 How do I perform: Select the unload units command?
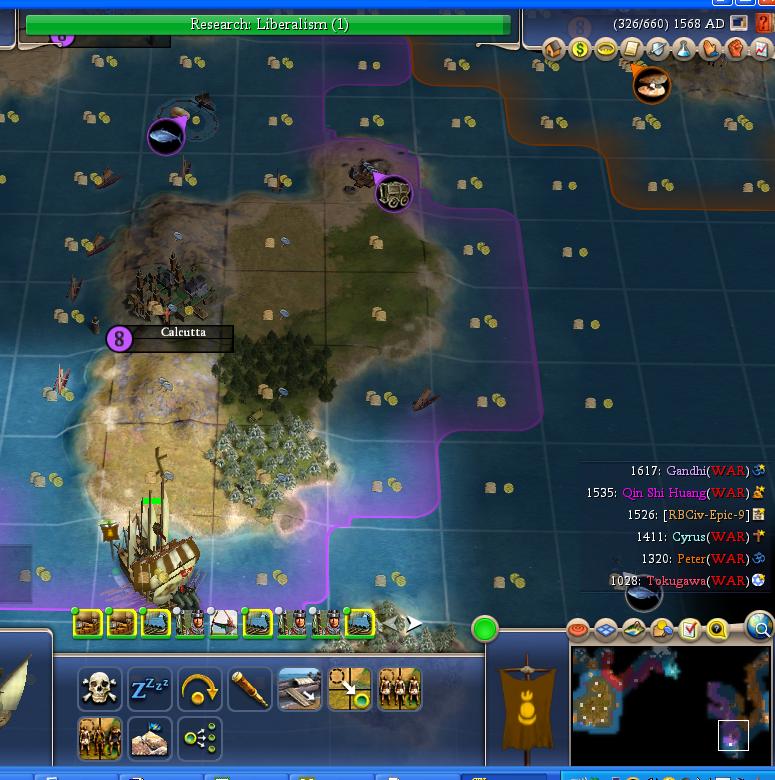pos(300,690)
